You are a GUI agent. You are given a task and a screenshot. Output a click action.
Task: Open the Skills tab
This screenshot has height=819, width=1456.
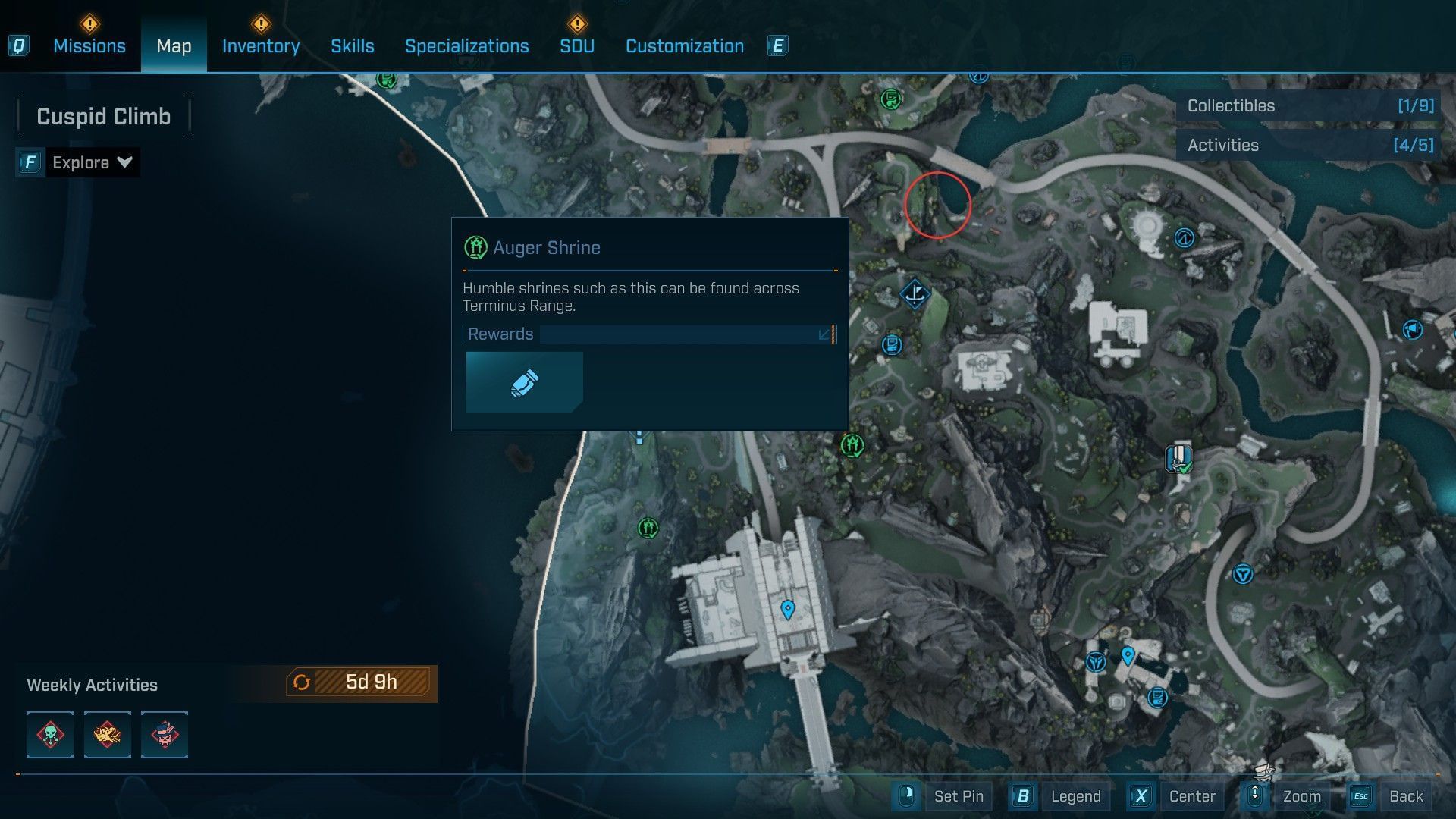point(352,46)
